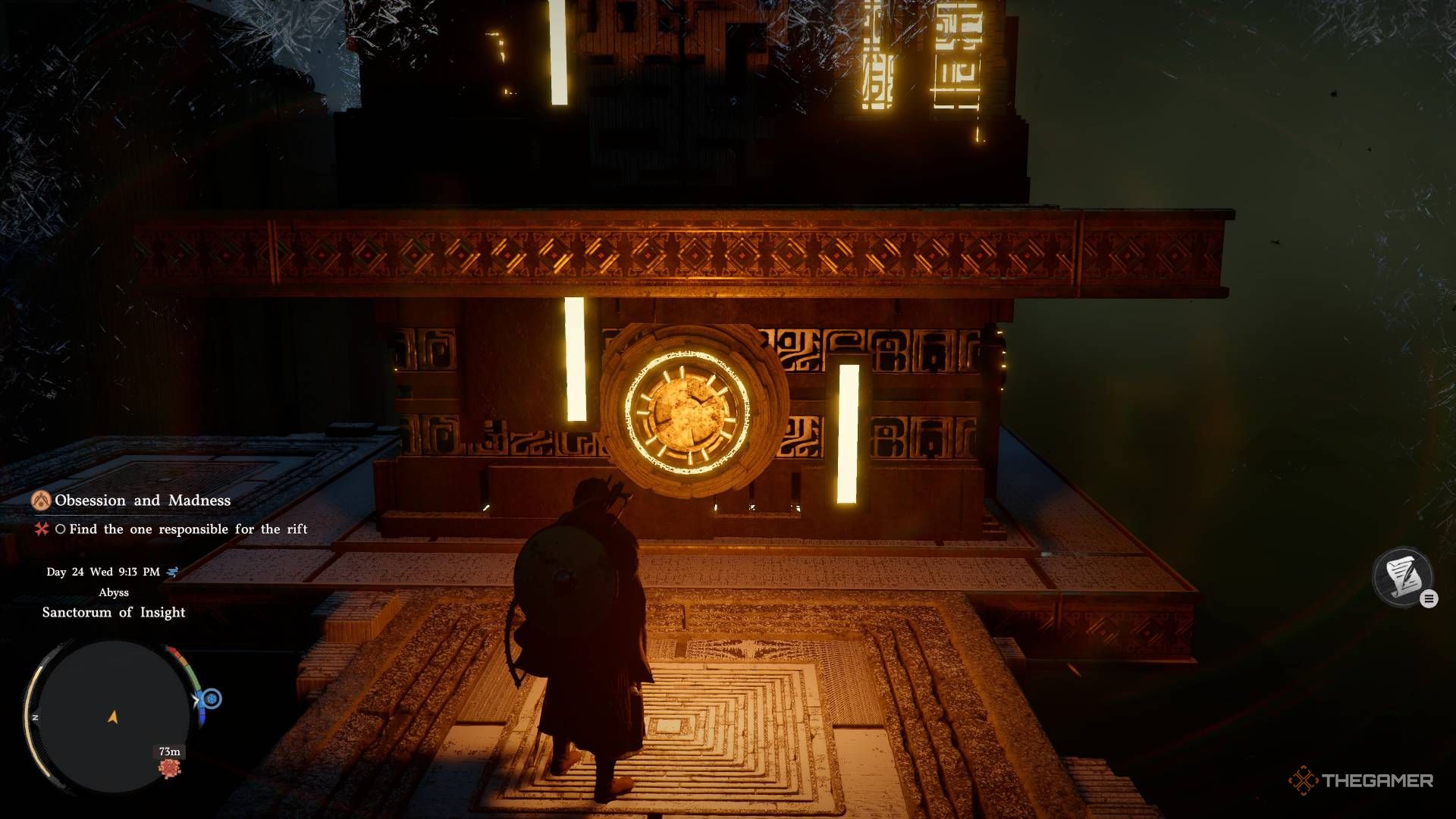Select the 'Find the one responsible' objective
Viewport: 1456px width, 819px height.
click(188, 529)
